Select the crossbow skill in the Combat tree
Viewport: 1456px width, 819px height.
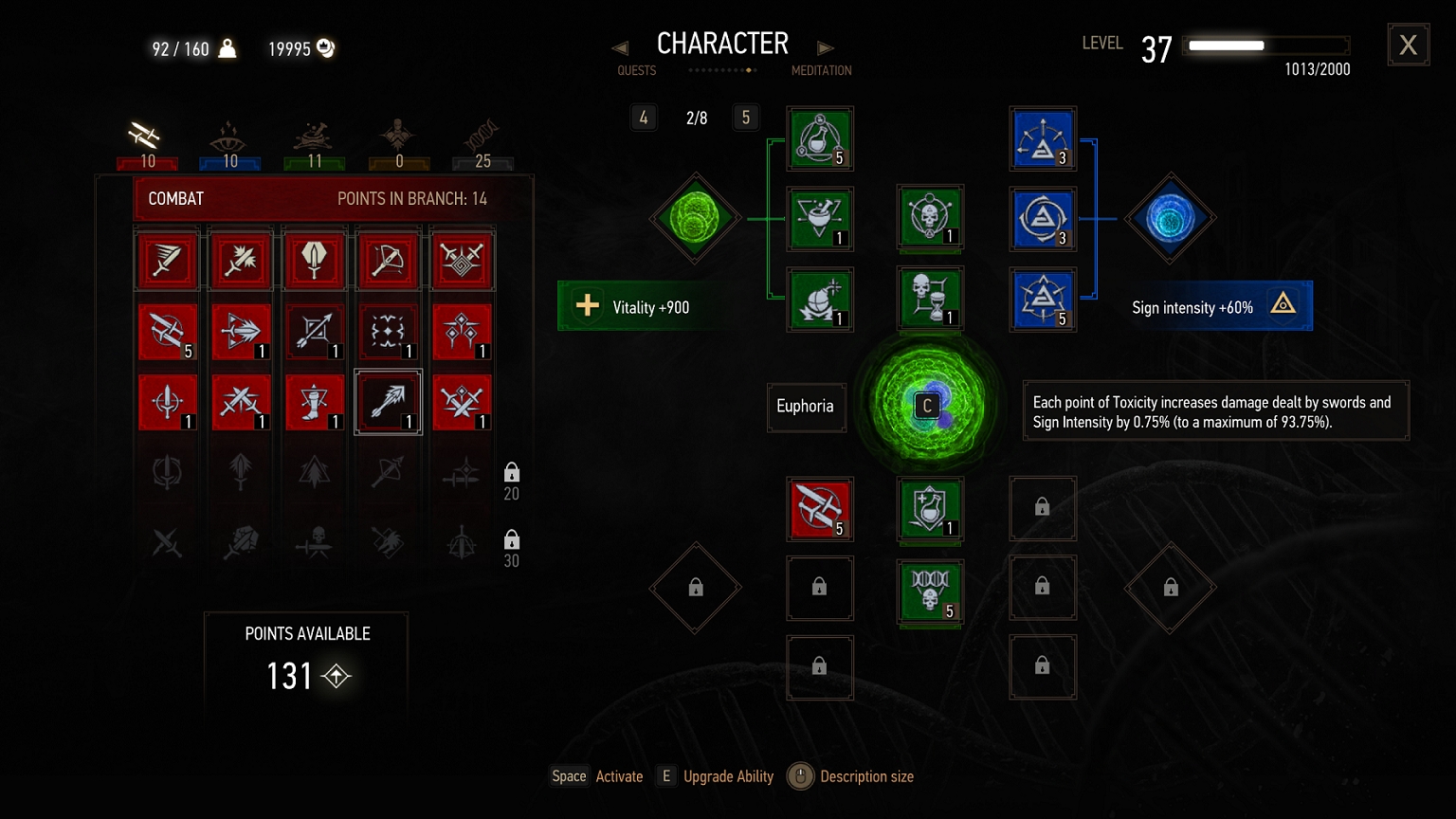[x=388, y=261]
